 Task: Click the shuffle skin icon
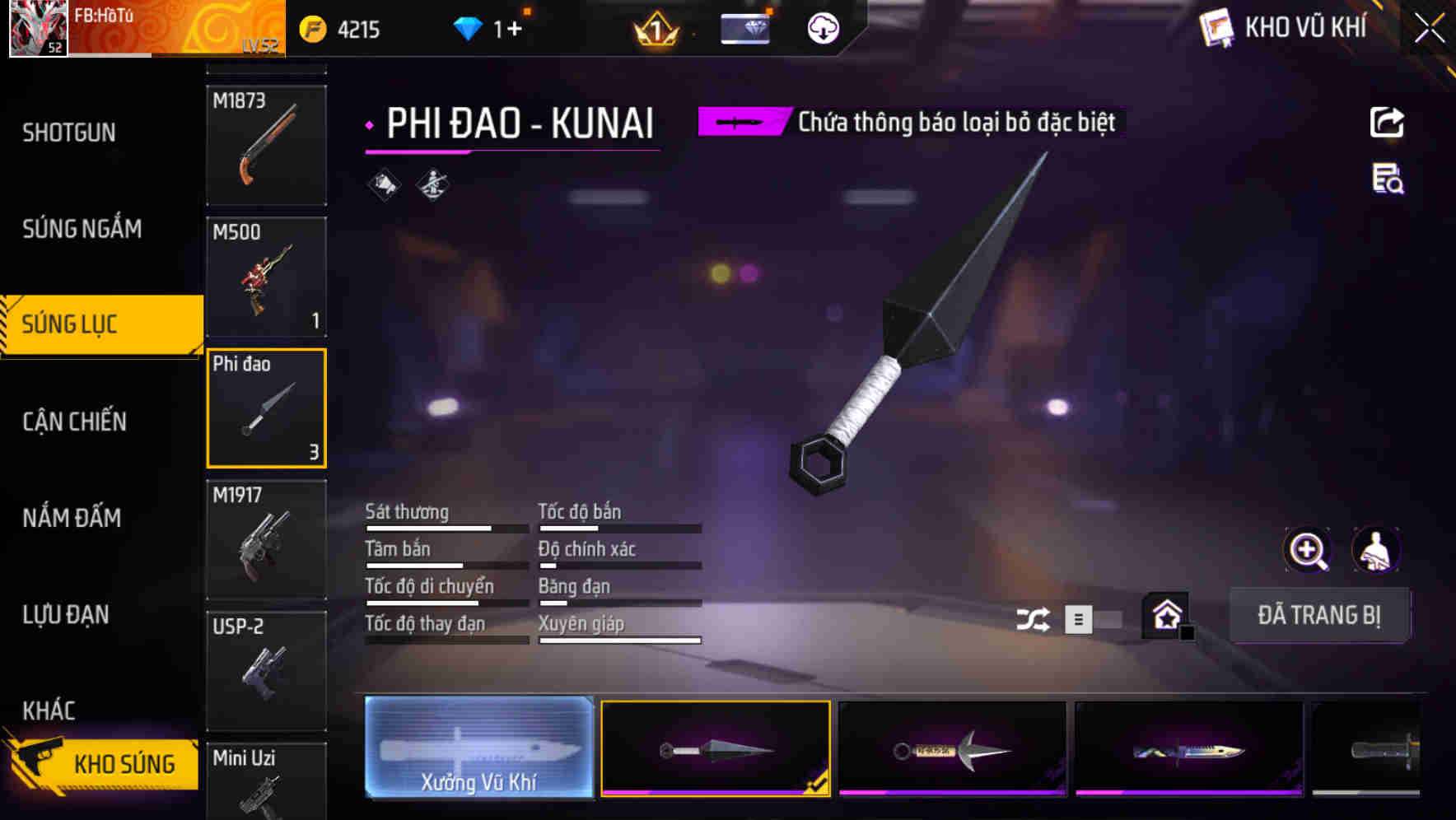(x=1034, y=617)
